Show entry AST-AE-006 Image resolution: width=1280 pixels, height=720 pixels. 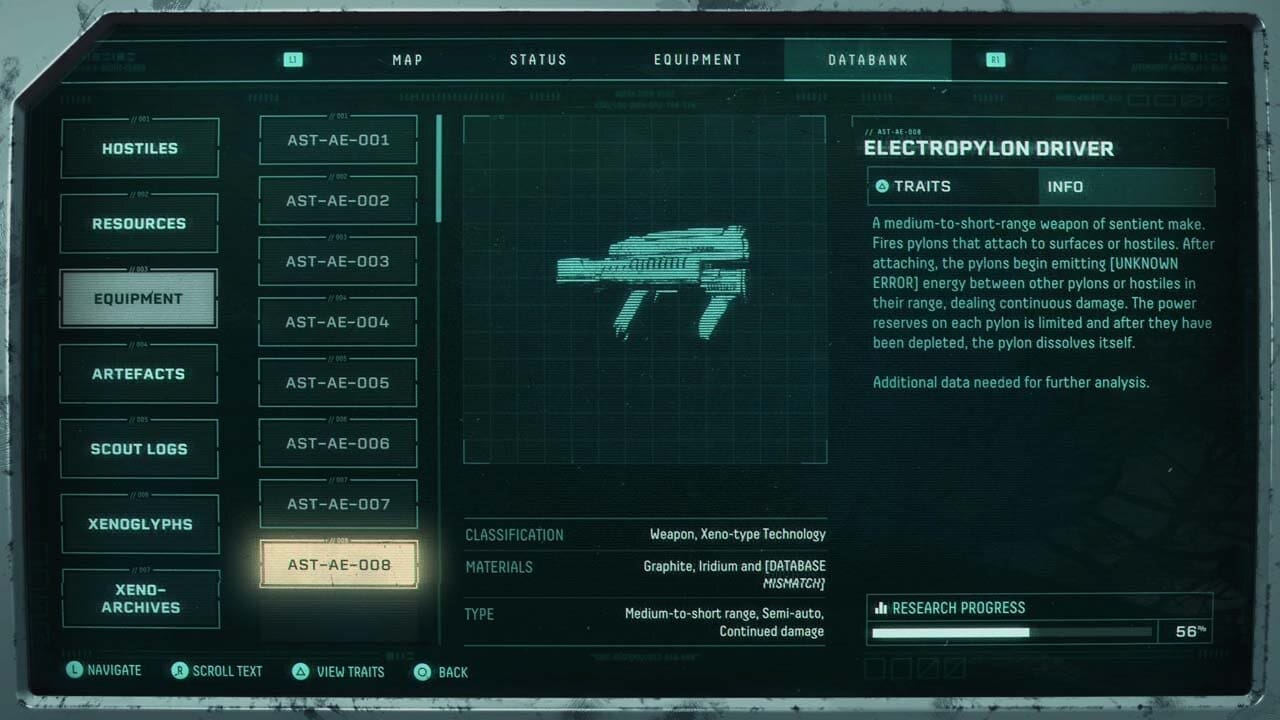coord(338,443)
